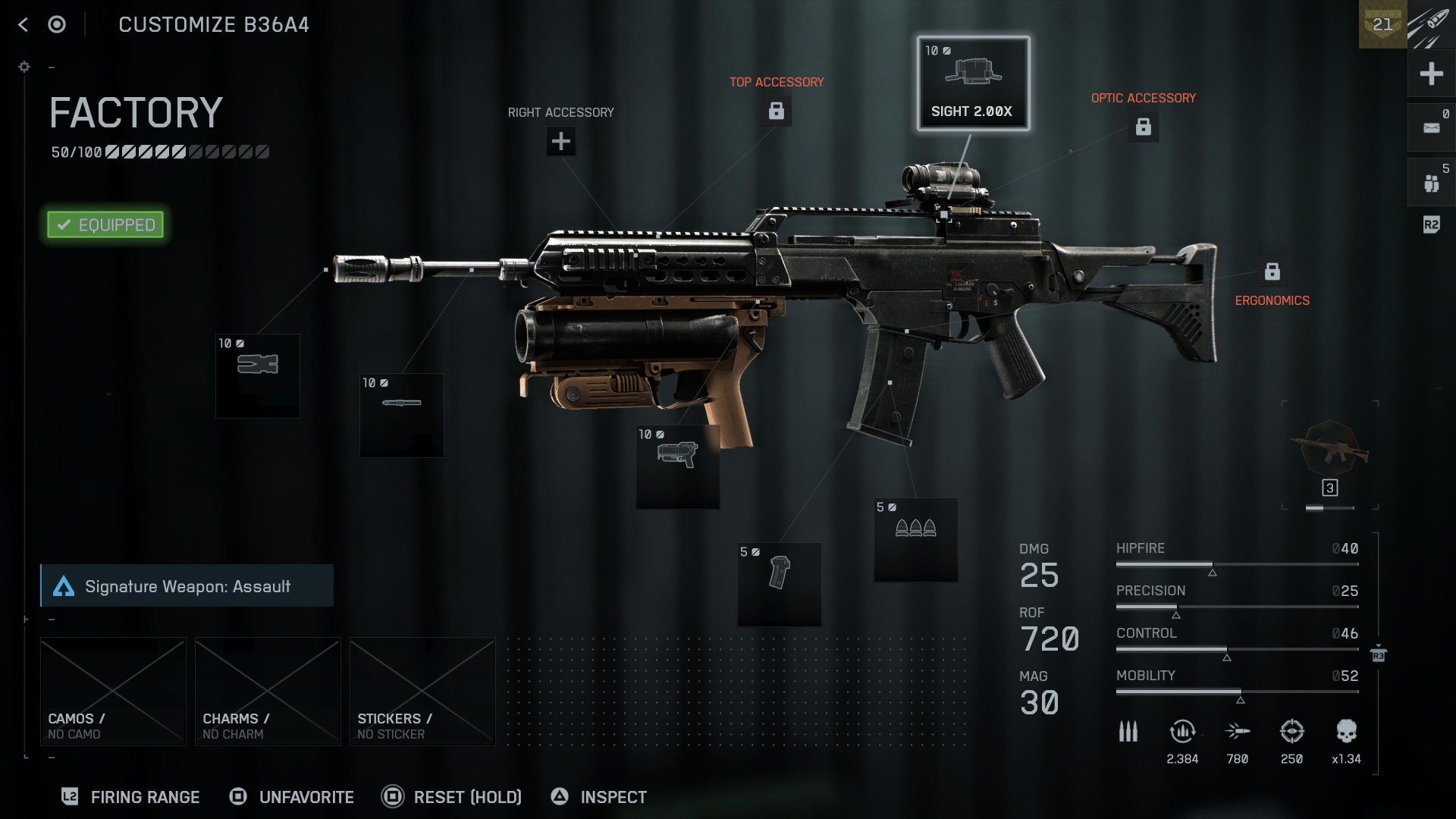Open the Sight 2.00X optic slot

(973, 83)
